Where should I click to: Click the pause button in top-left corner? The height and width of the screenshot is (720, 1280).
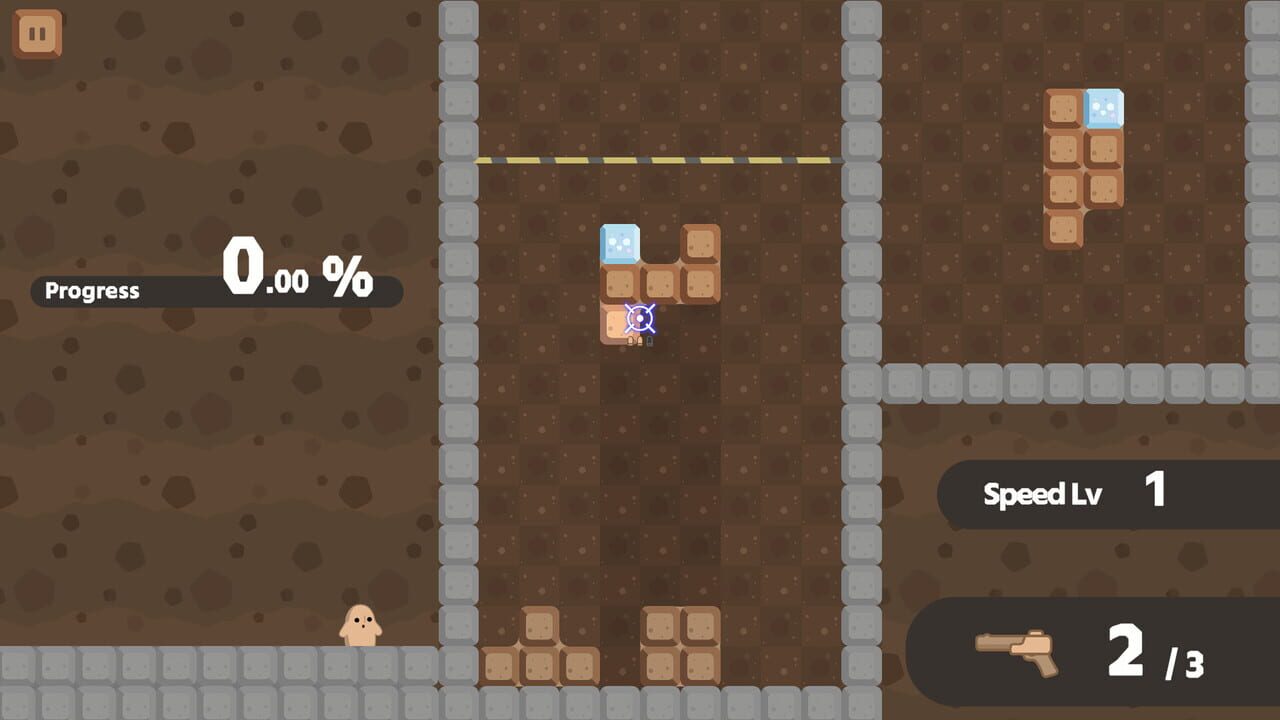tap(37, 32)
